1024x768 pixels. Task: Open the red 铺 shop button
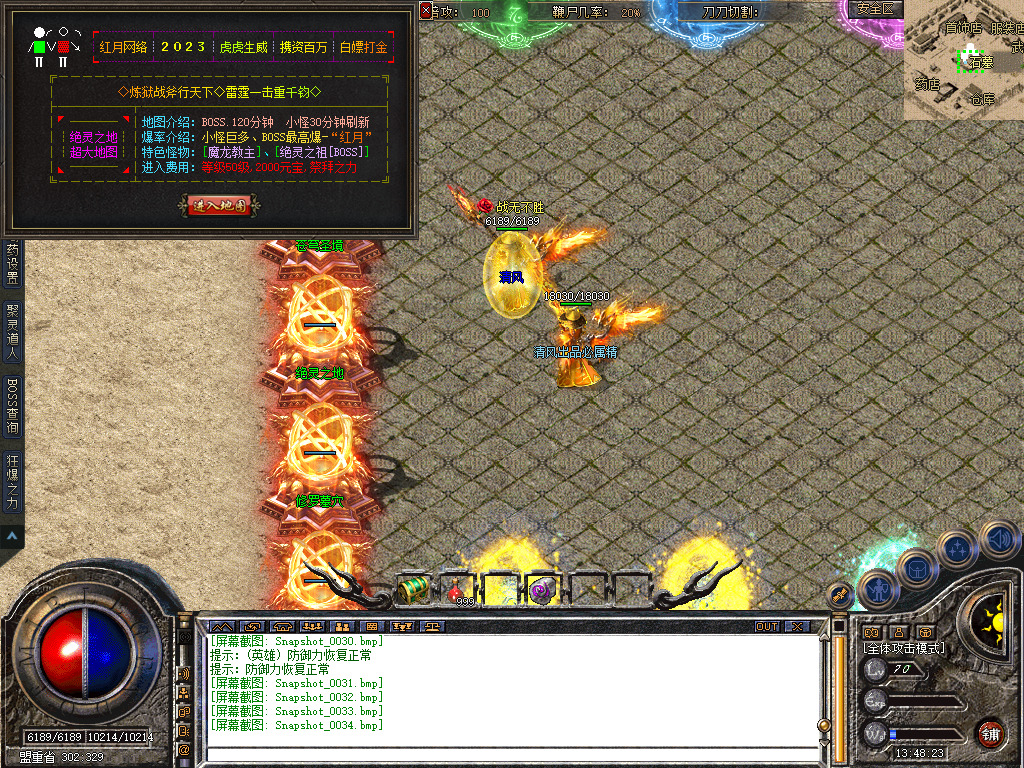pyautogui.click(x=991, y=732)
